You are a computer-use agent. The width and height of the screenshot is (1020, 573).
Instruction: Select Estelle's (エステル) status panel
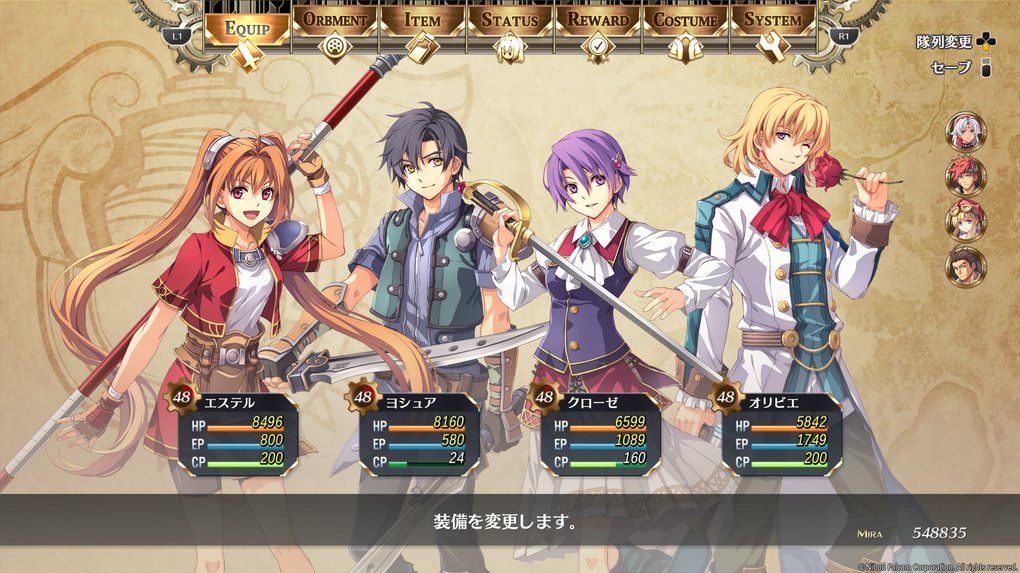click(235, 430)
